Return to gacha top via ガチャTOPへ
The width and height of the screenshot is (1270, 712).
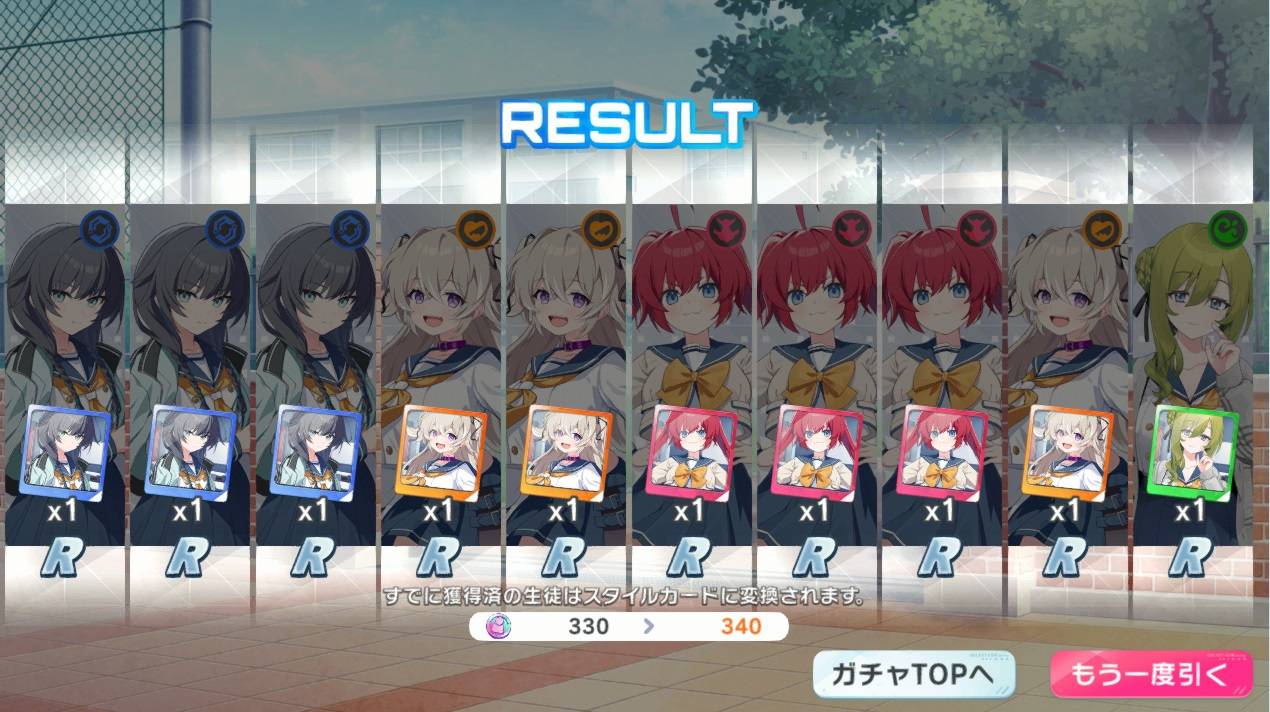pyautogui.click(x=913, y=674)
